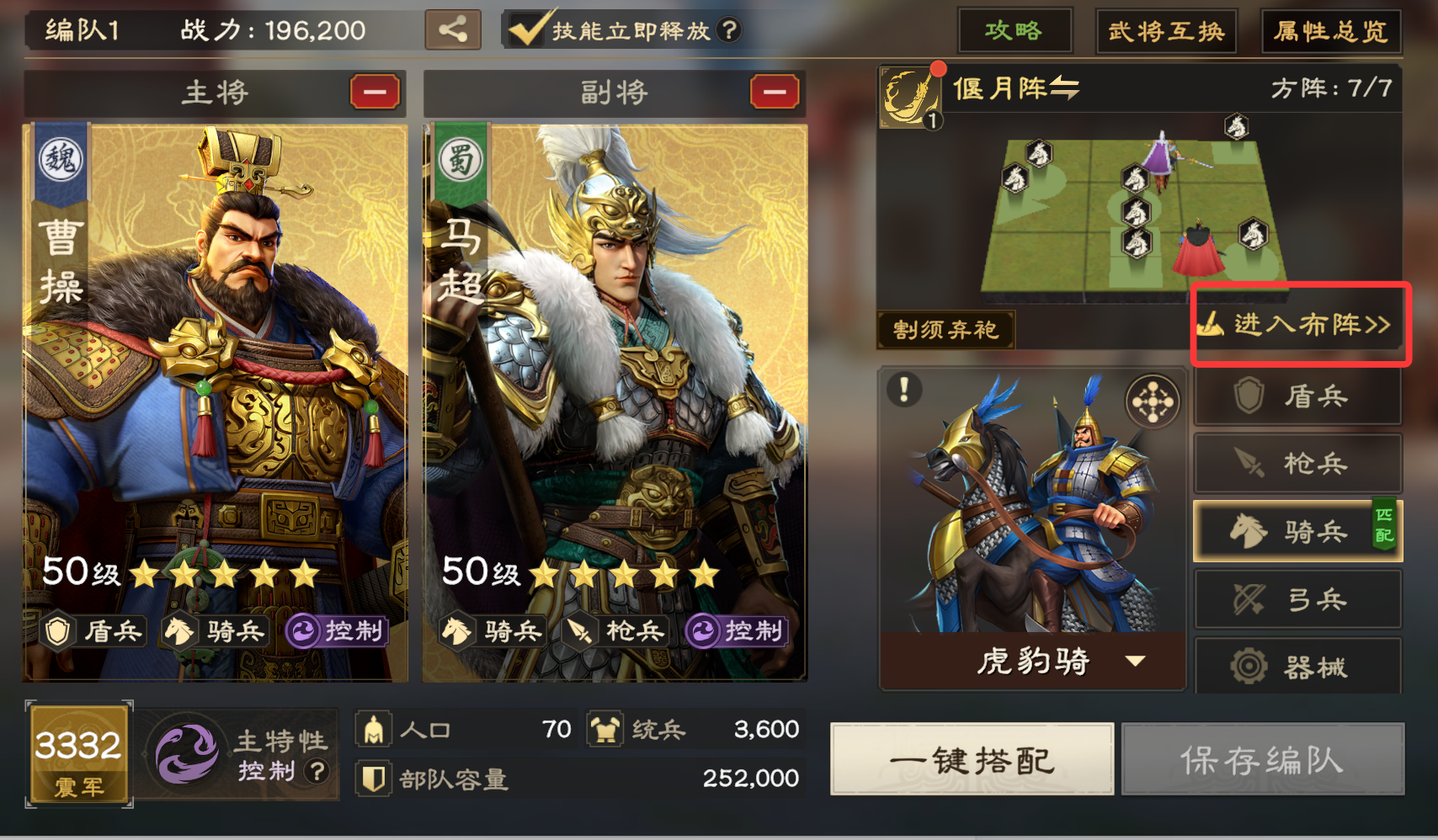Select the 弓兵 troop type icon
The width and height of the screenshot is (1438, 840).
[x=1297, y=598]
